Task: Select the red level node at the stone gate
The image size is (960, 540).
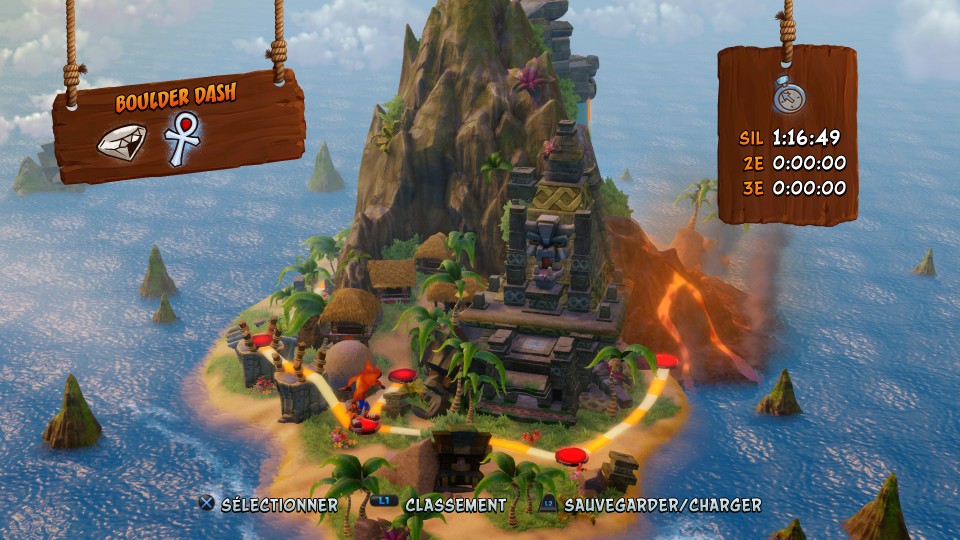Action: 264,342
